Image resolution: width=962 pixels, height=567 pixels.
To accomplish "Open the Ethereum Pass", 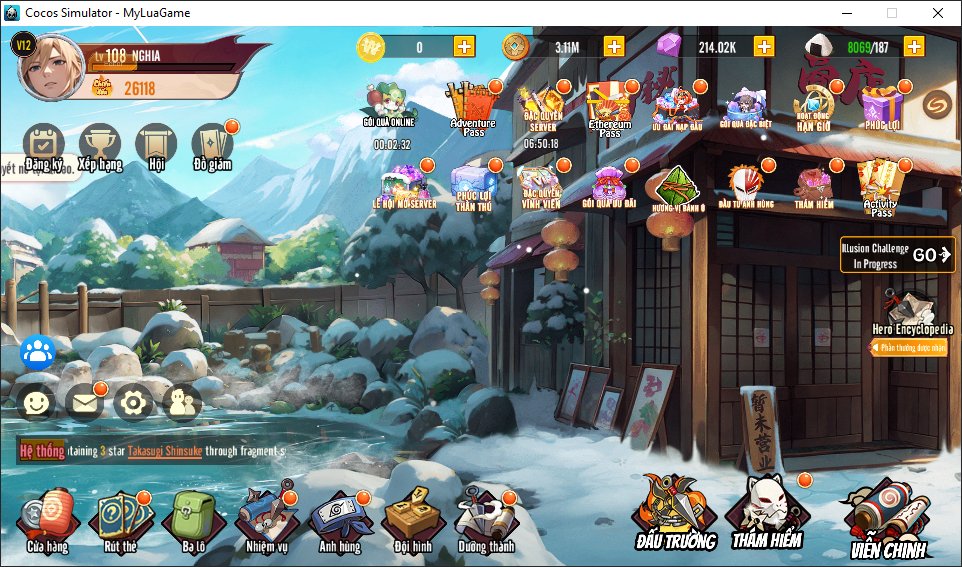I will coord(609,108).
